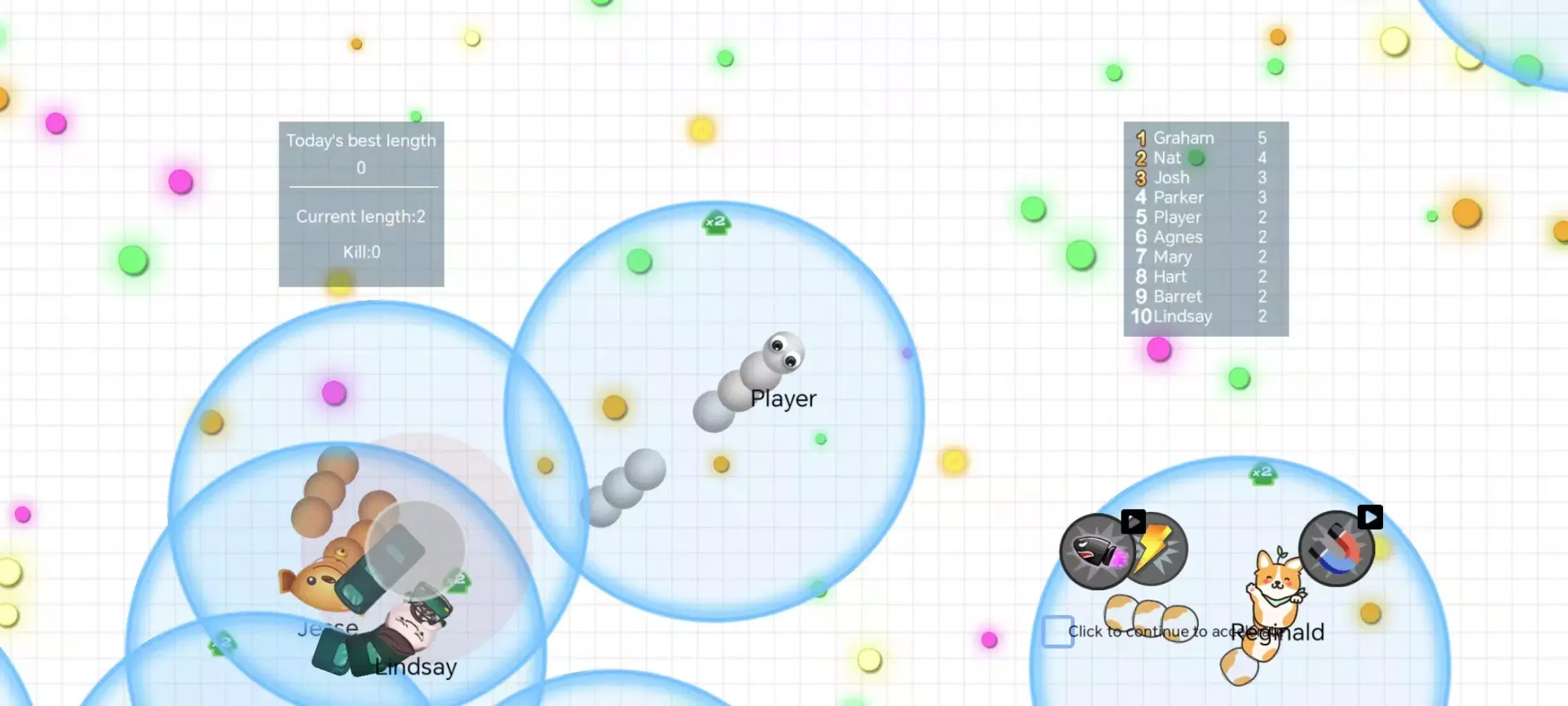
Task: Play the ad video on the magnet power-up
Action: (x=1369, y=517)
